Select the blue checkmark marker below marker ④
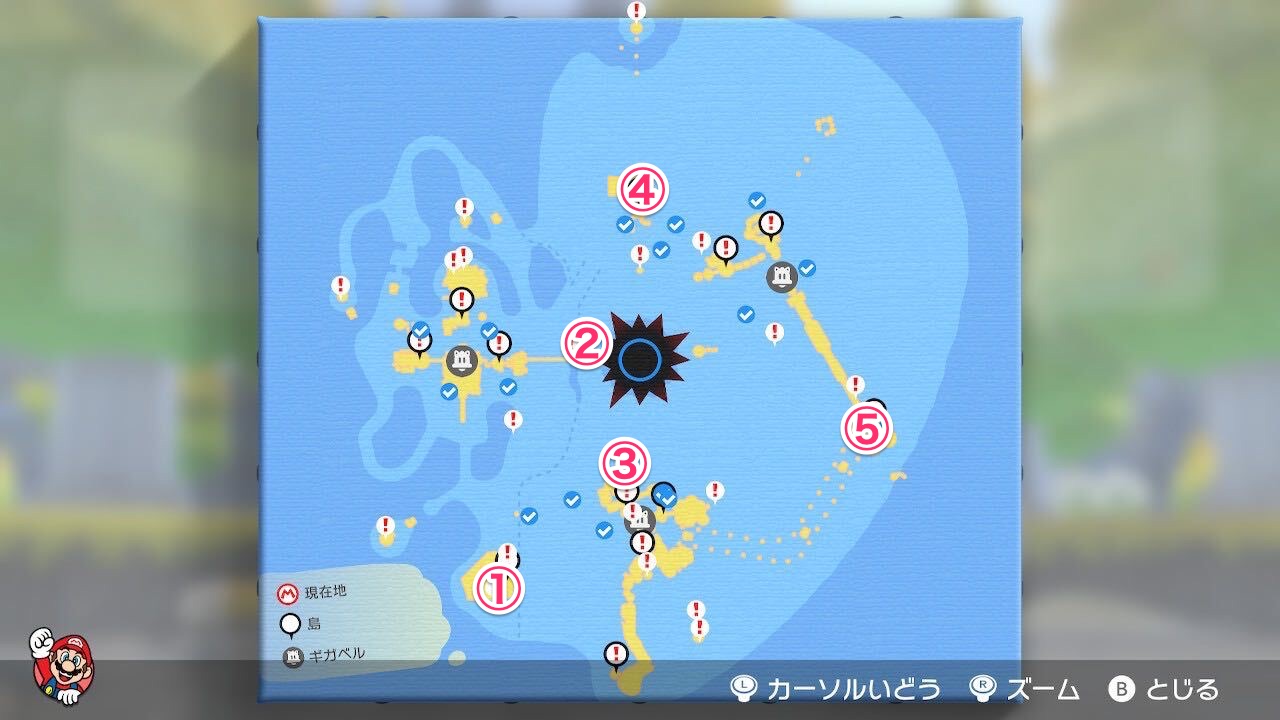1280x720 pixels. [624, 226]
